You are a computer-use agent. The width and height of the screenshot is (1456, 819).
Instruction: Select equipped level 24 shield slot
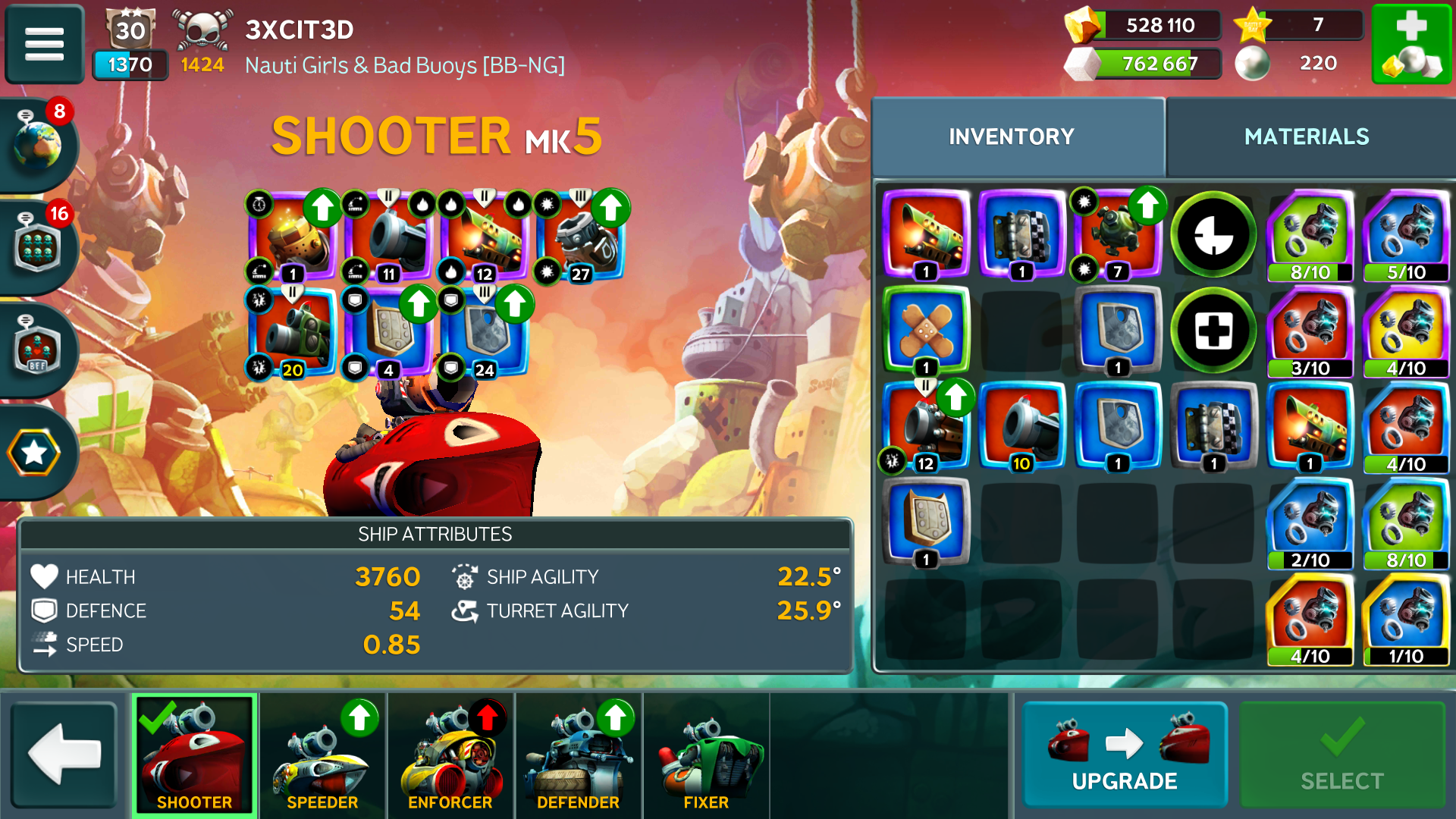point(485,334)
